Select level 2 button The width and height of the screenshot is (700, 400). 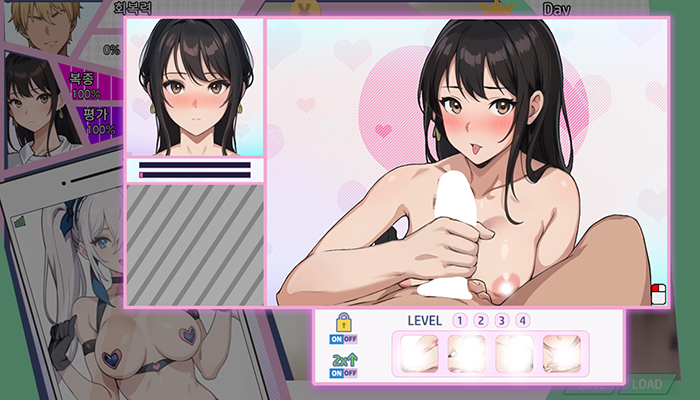tap(481, 321)
